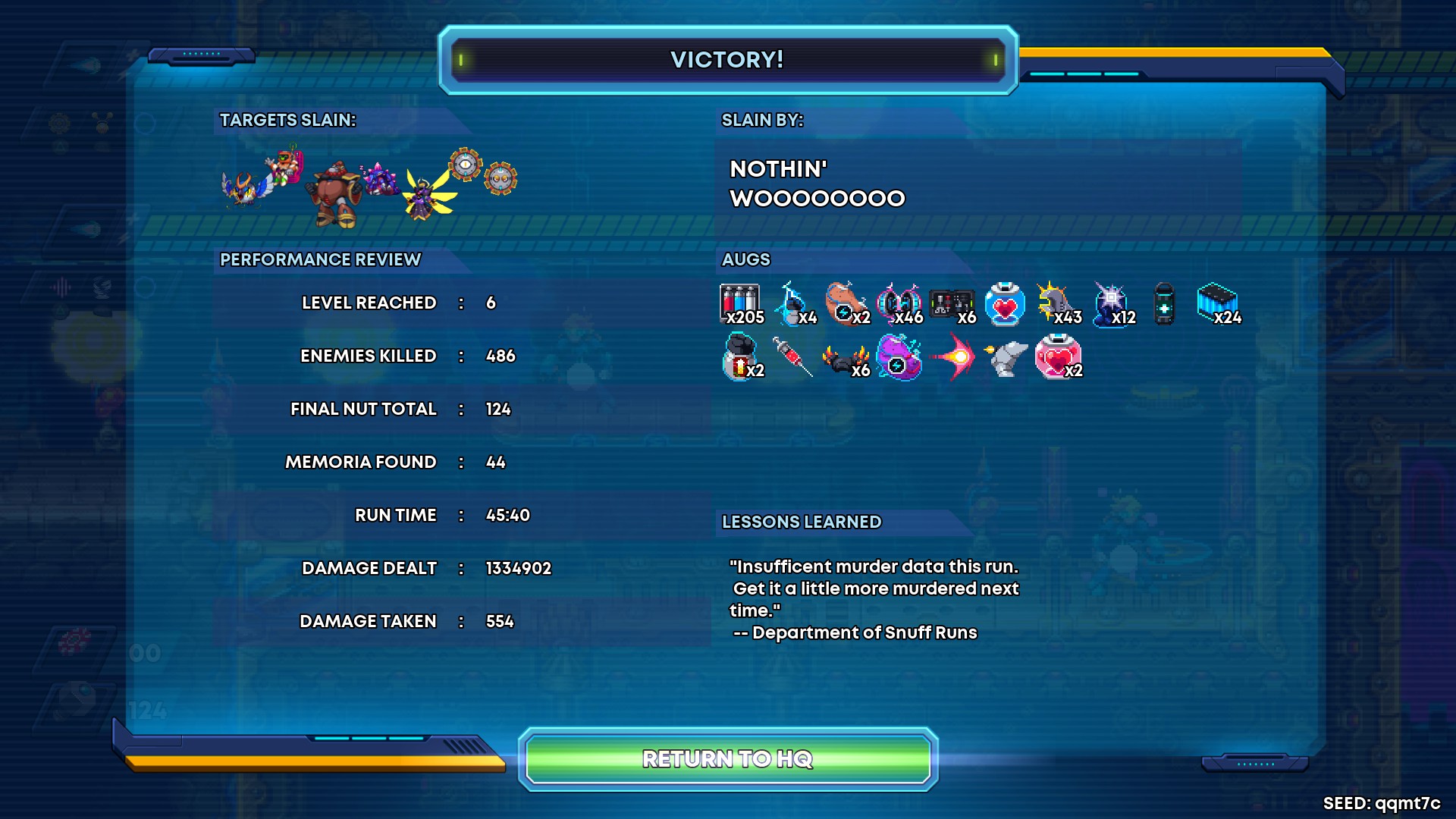Choose the pink heart jar aug
The width and height of the screenshot is (1456, 819).
(x=1057, y=357)
